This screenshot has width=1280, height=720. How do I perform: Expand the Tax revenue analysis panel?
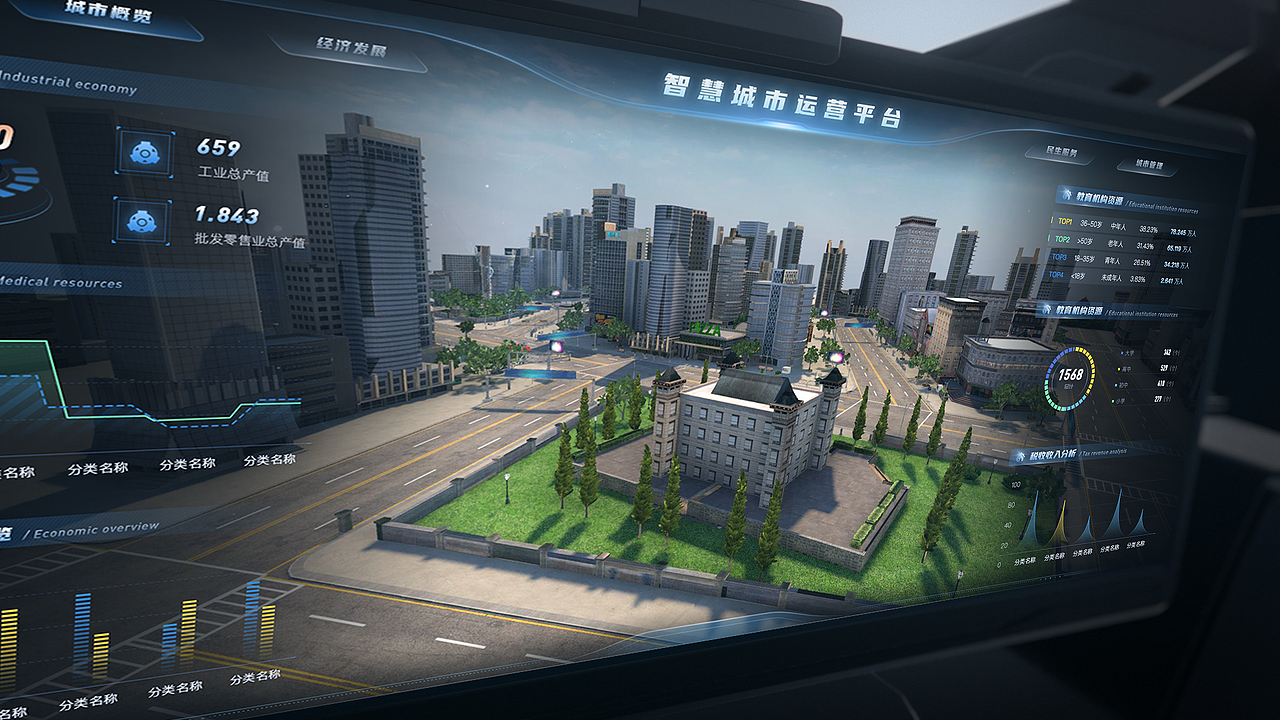[x=1065, y=456]
